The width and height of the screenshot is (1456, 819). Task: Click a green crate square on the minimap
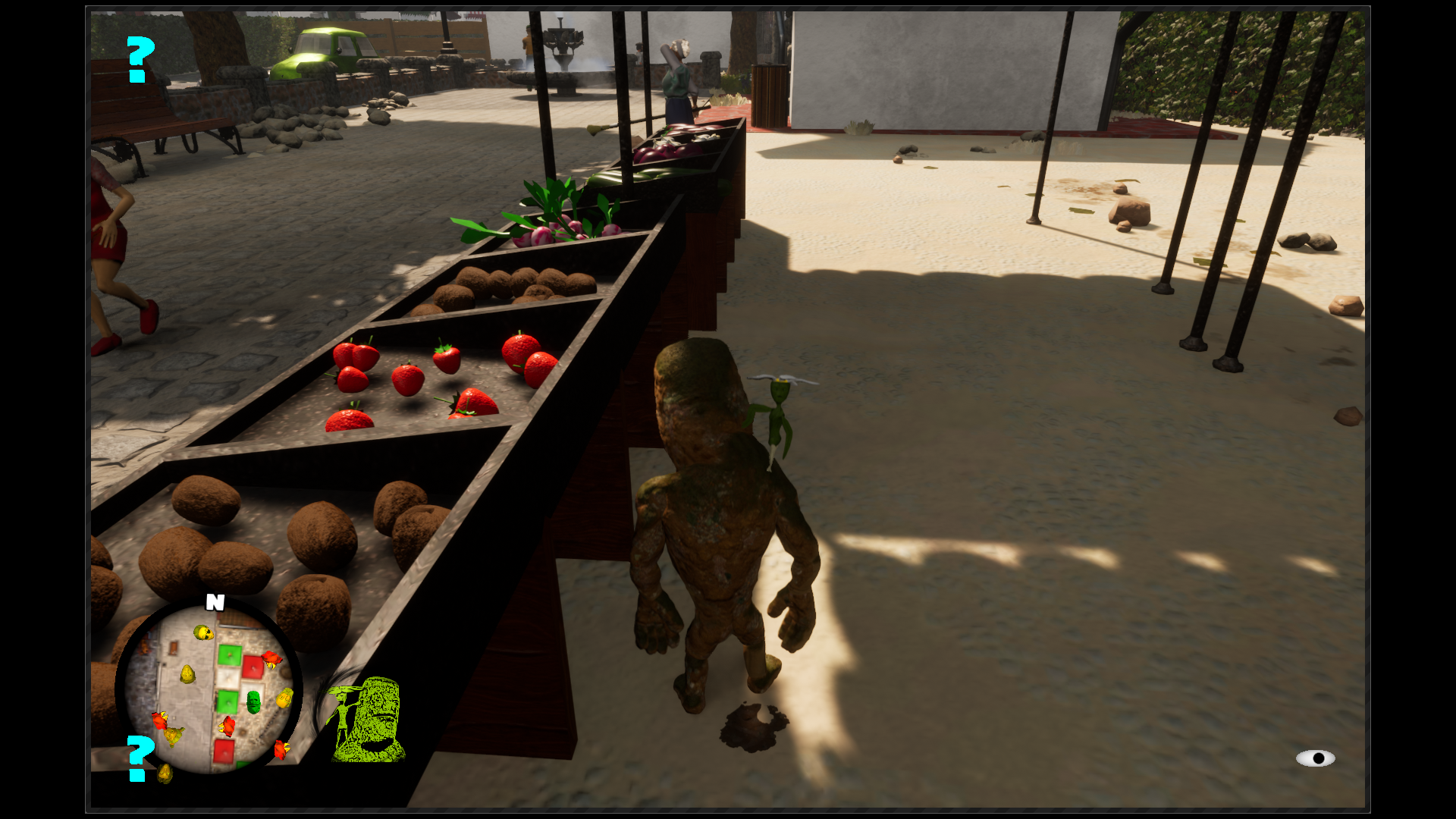coord(229,656)
